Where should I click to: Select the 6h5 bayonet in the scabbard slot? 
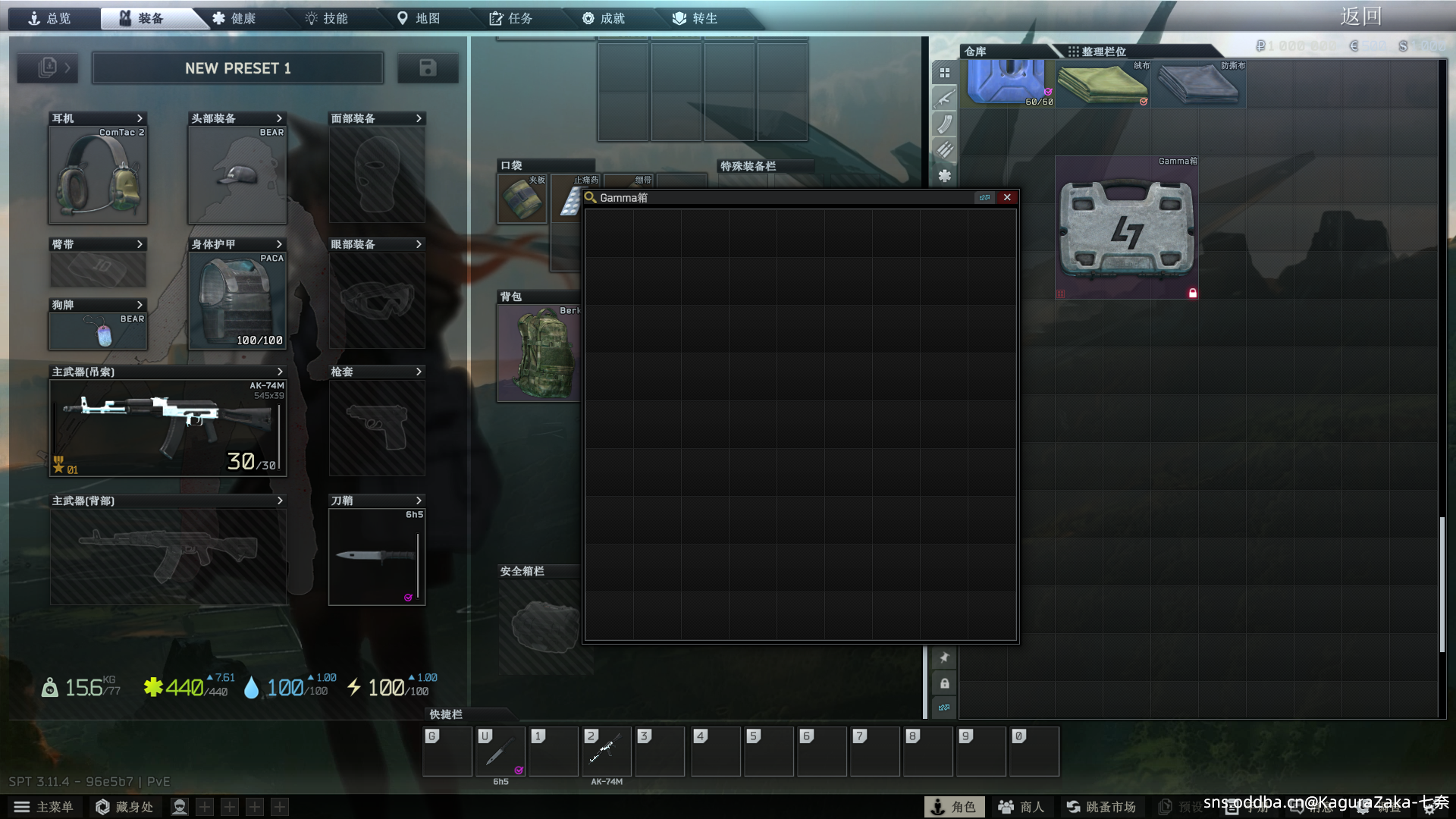coord(377,557)
